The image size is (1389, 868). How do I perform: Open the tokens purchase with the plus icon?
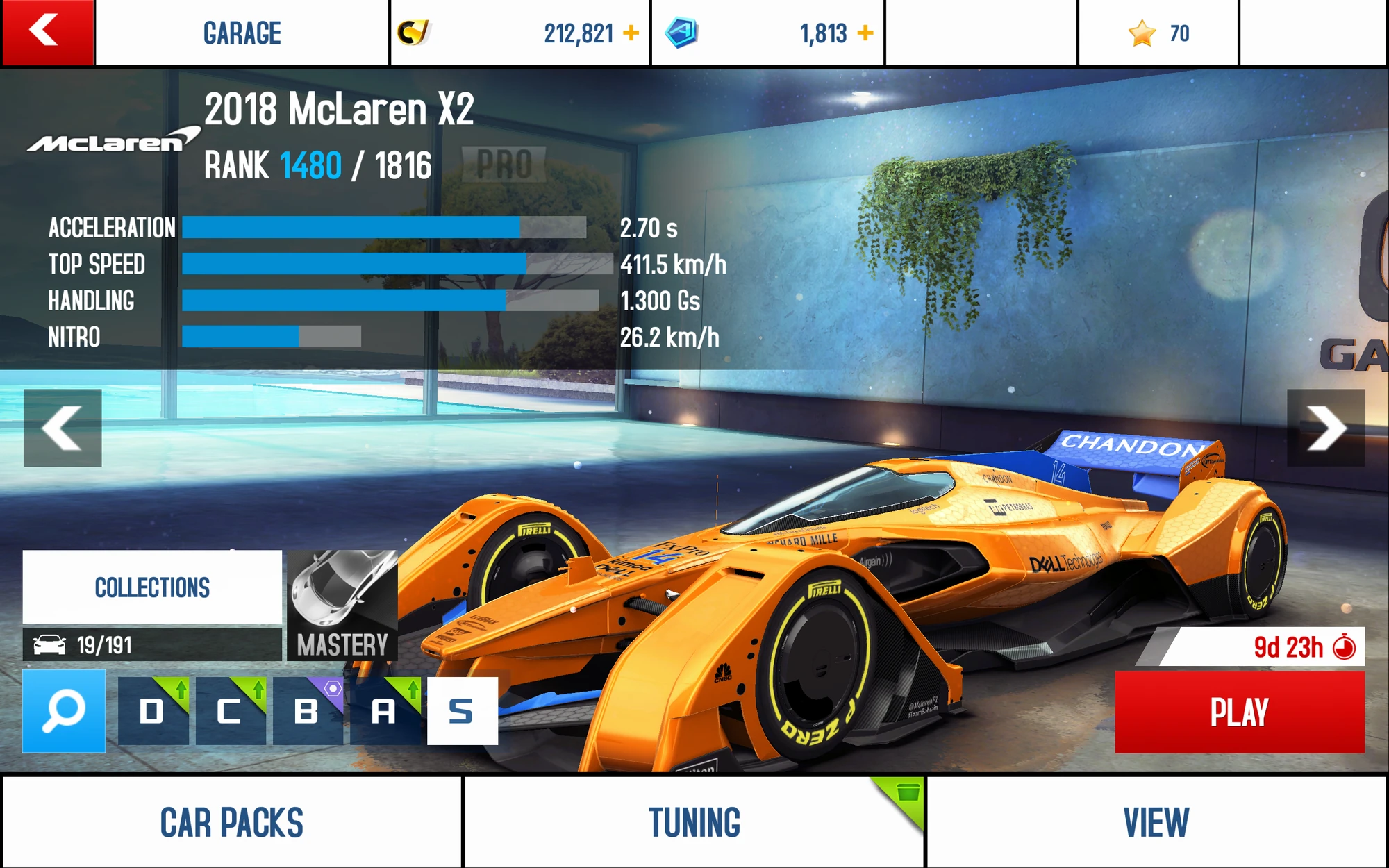(x=865, y=31)
